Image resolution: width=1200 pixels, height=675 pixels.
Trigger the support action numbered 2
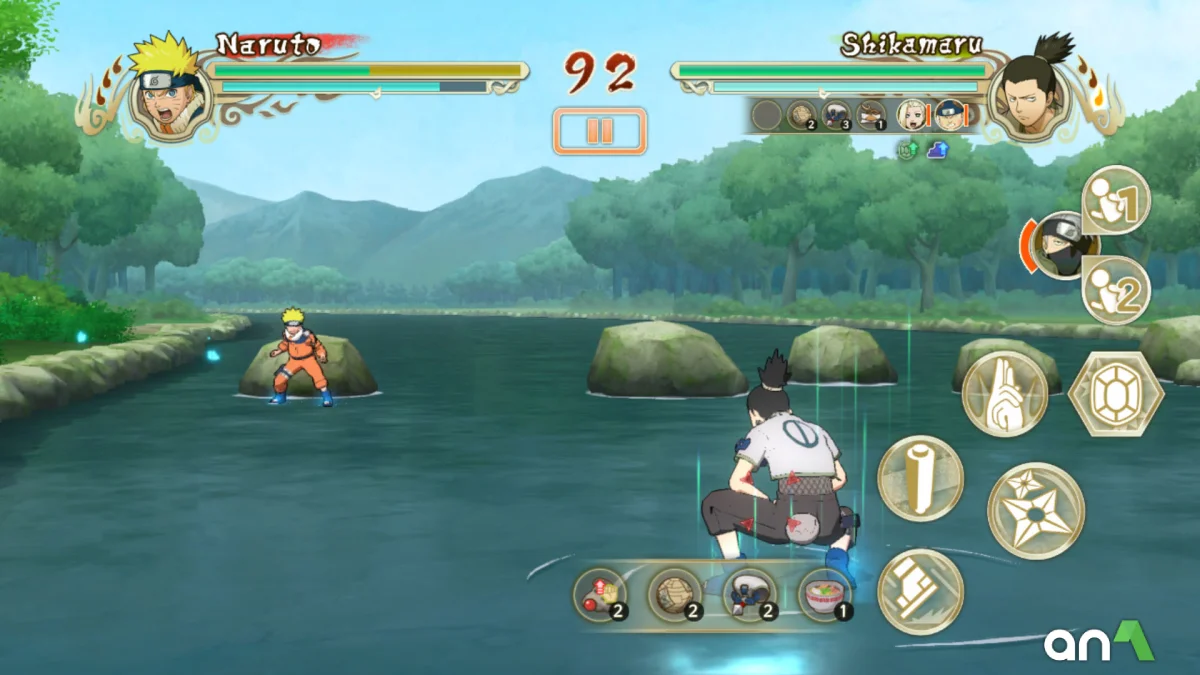click(1116, 290)
